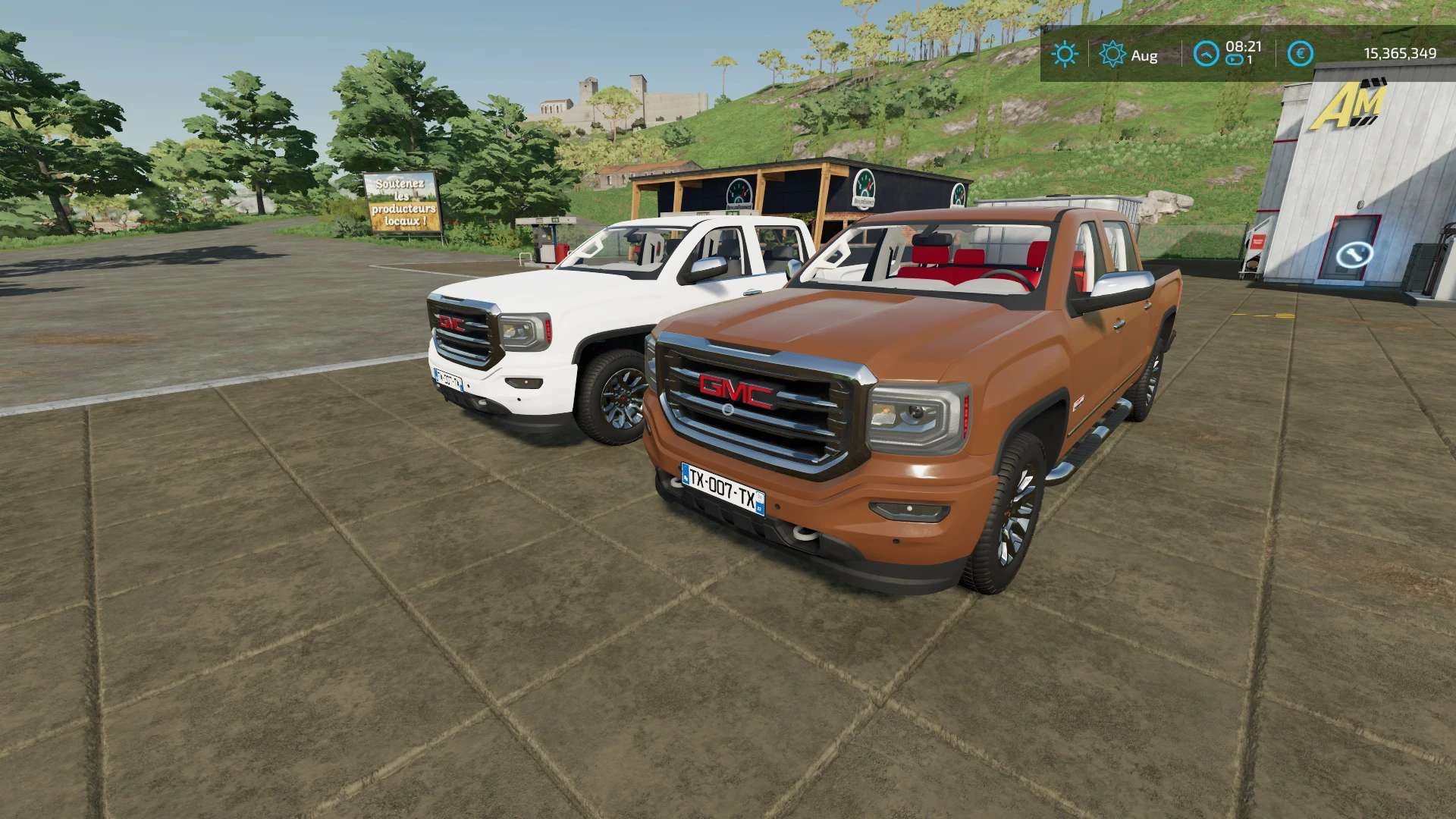Click the sunny weather forecast icon
This screenshot has width=1456, height=819.
(x=1065, y=54)
